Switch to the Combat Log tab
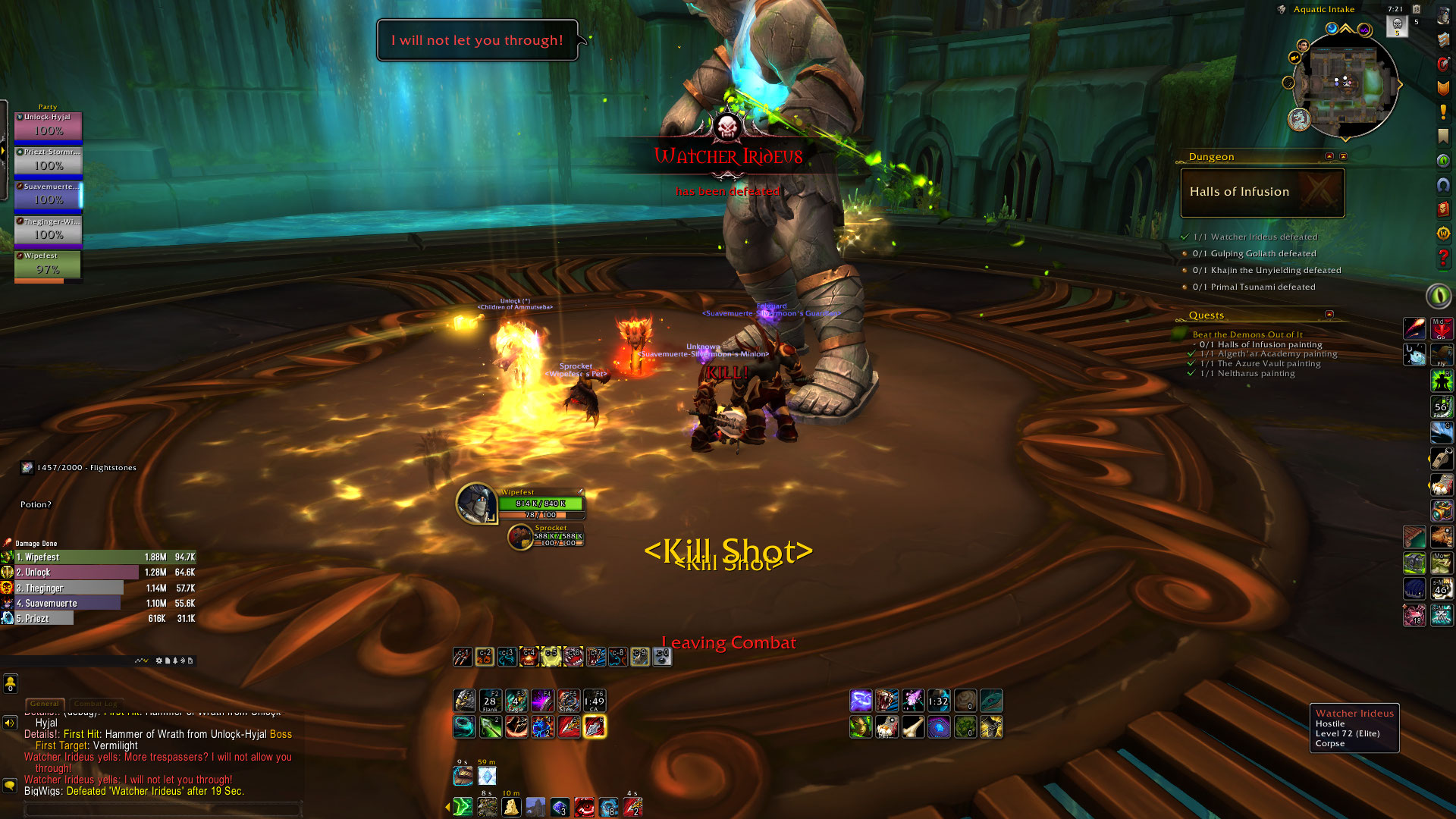This screenshot has width=1456, height=819. 96,704
